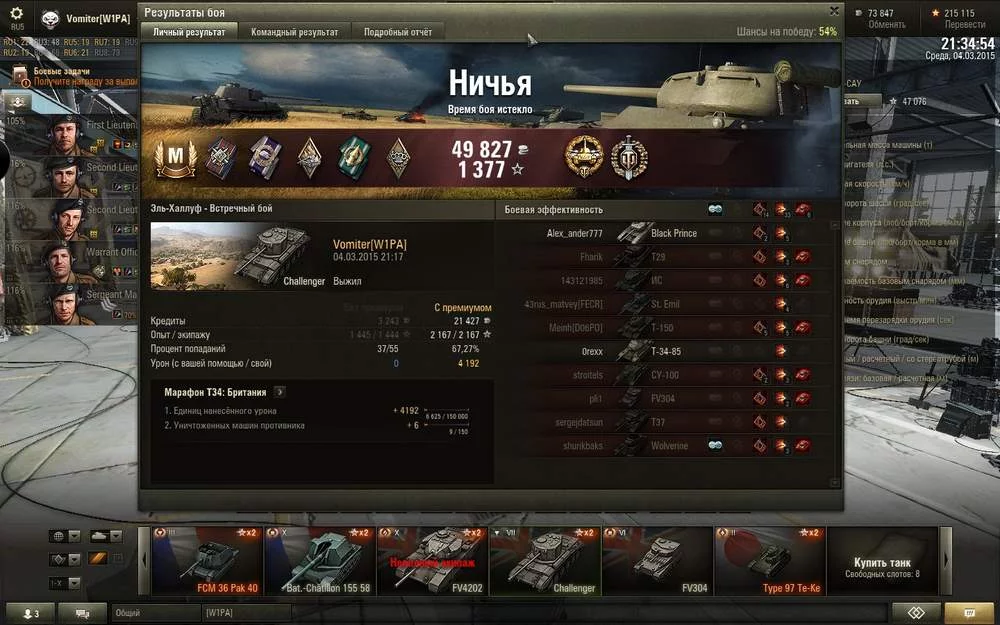The image size is (1000, 625).
Task: Click the Mastery badge M medal
Action: (x=175, y=158)
